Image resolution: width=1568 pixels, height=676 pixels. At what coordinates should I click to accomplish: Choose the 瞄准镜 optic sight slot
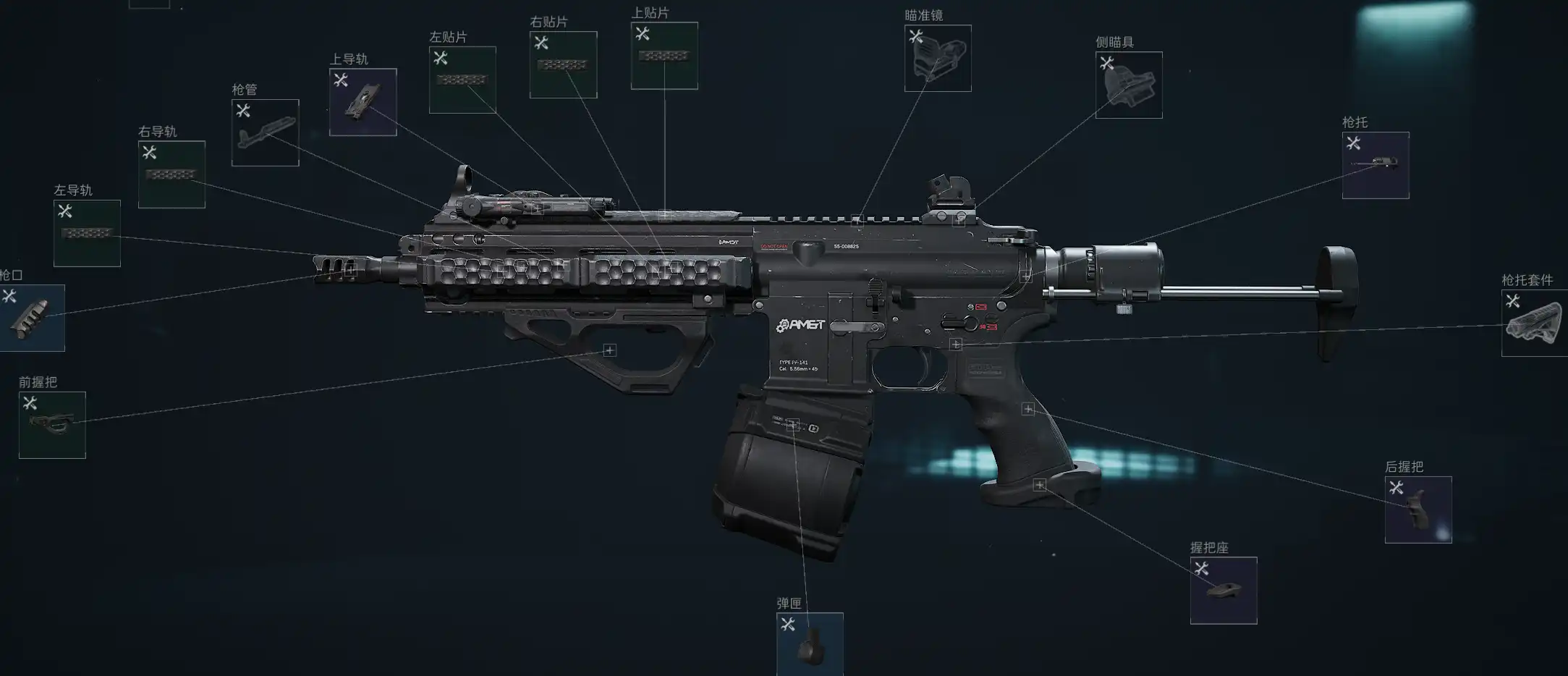[x=937, y=59]
